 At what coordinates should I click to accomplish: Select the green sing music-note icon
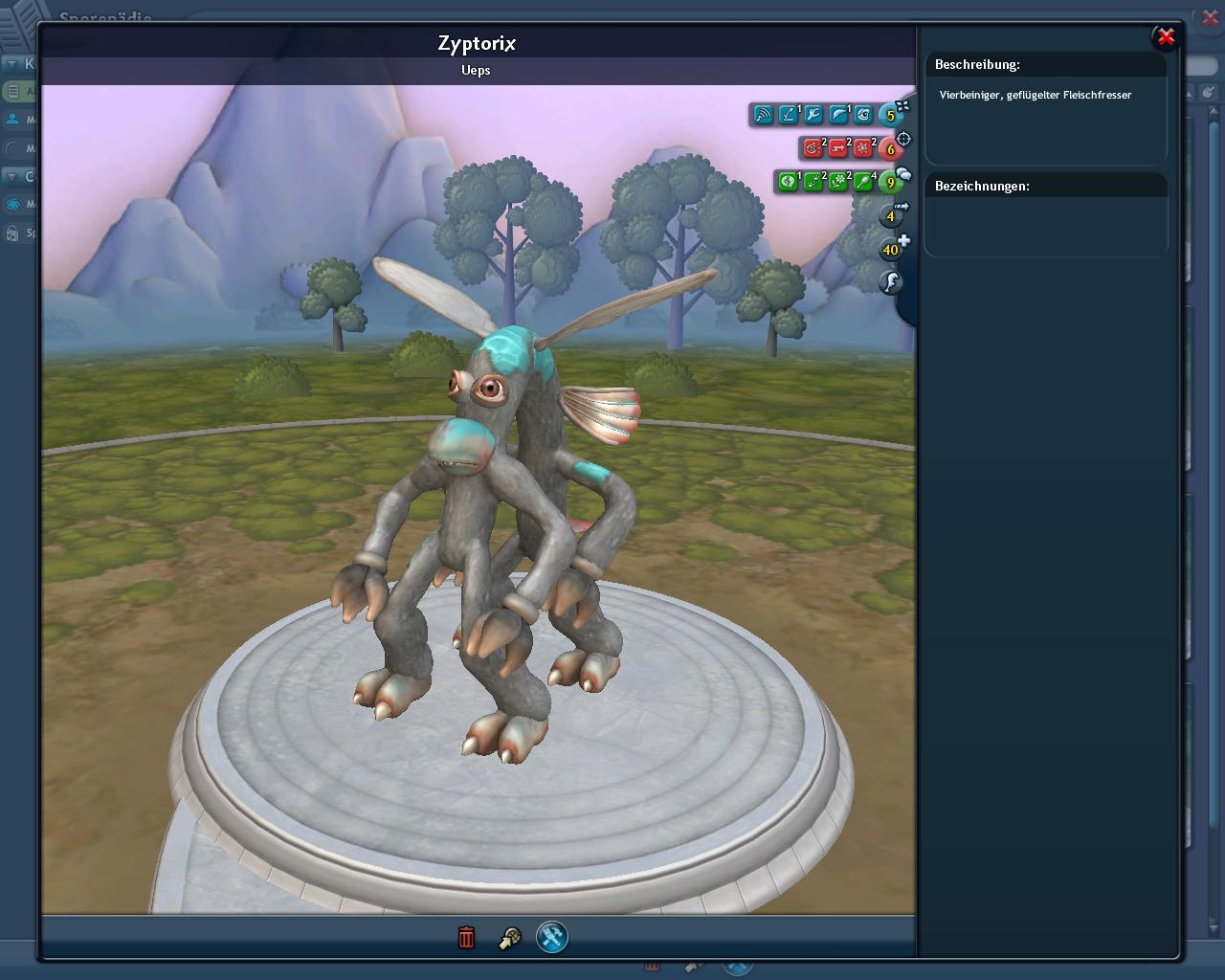point(788,182)
